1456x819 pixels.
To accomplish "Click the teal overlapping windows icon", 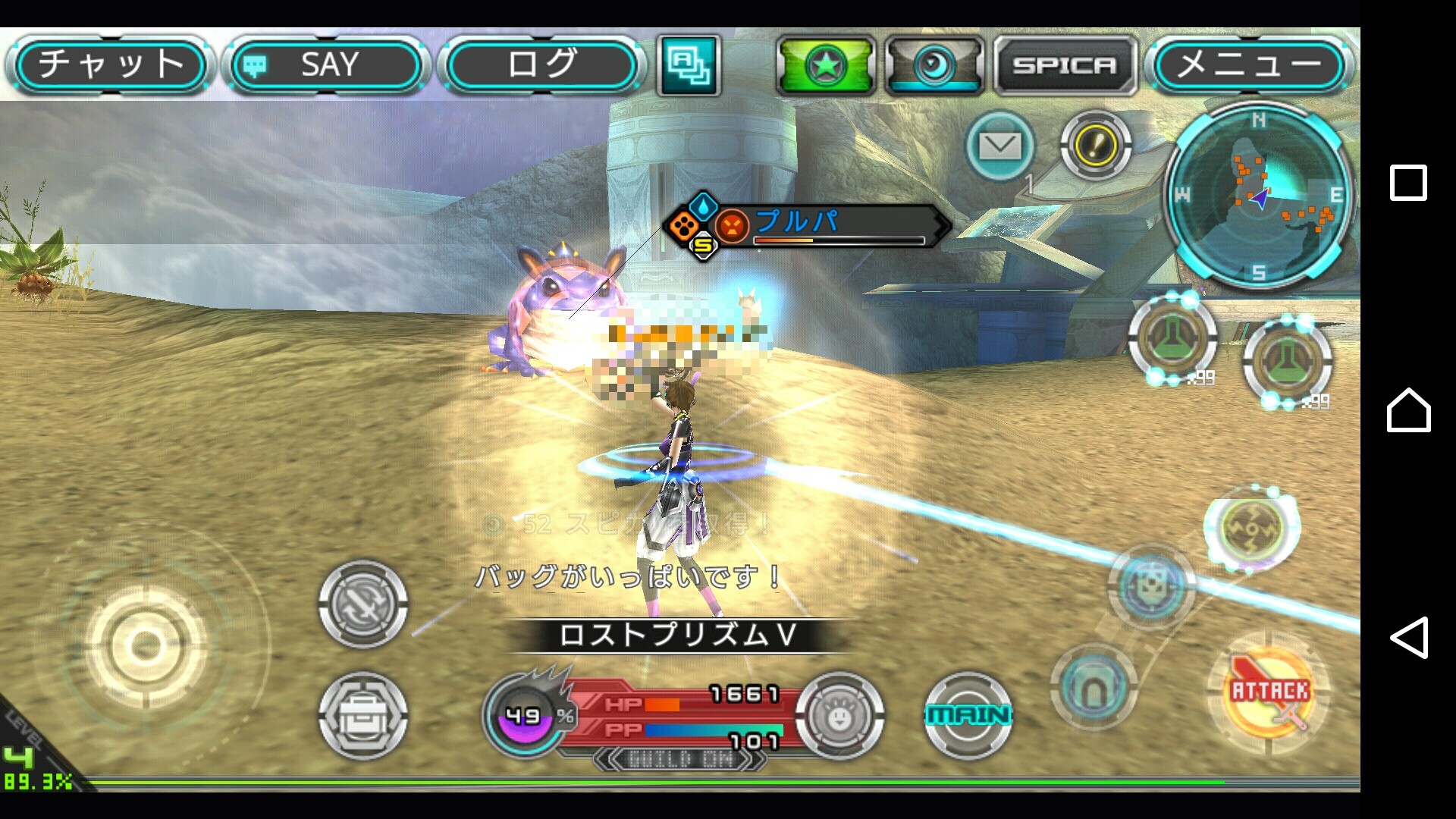I will coord(689,65).
